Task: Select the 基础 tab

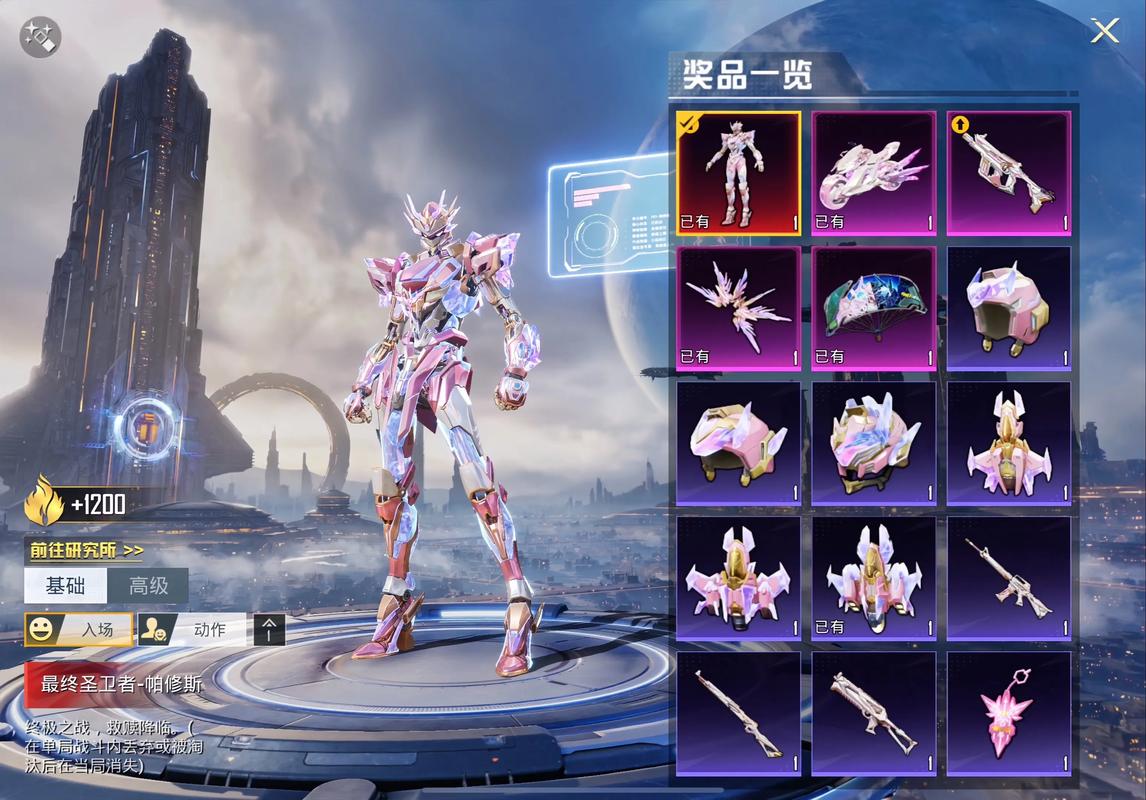Action: coord(65,586)
